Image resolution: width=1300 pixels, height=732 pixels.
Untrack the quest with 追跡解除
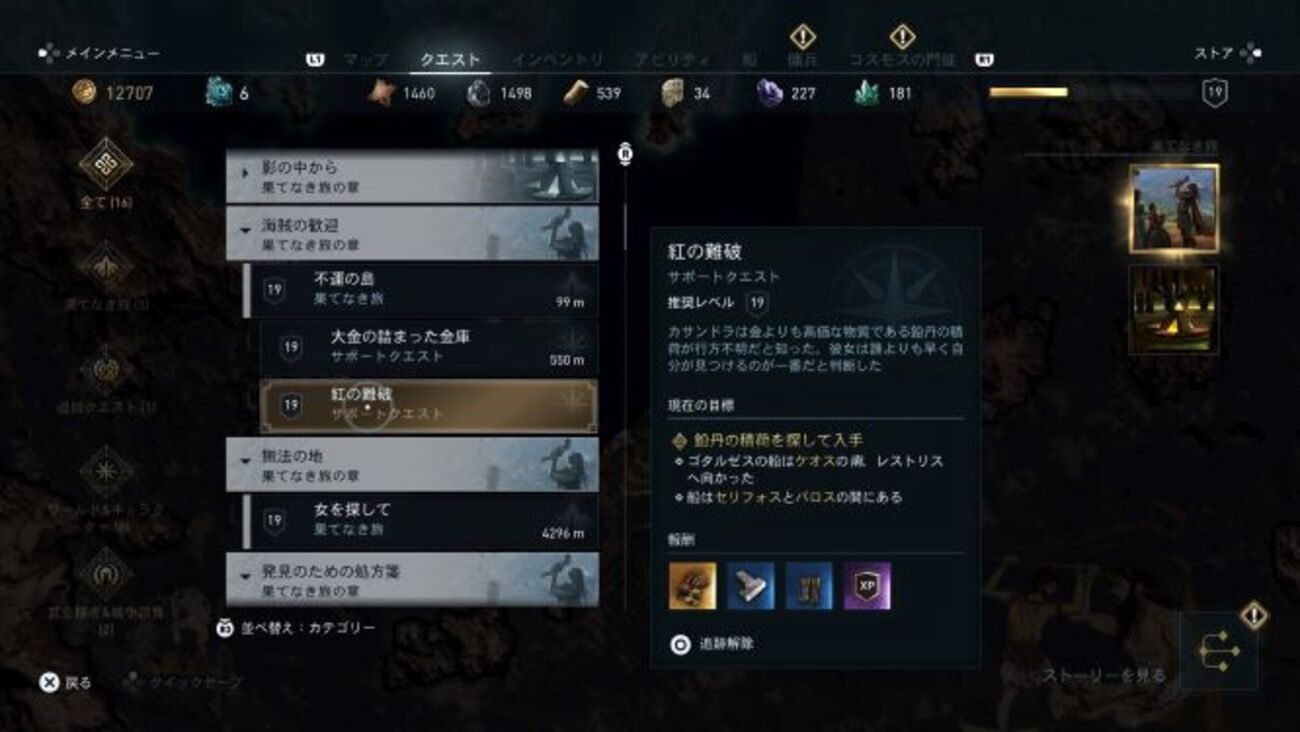pyautogui.click(x=714, y=645)
